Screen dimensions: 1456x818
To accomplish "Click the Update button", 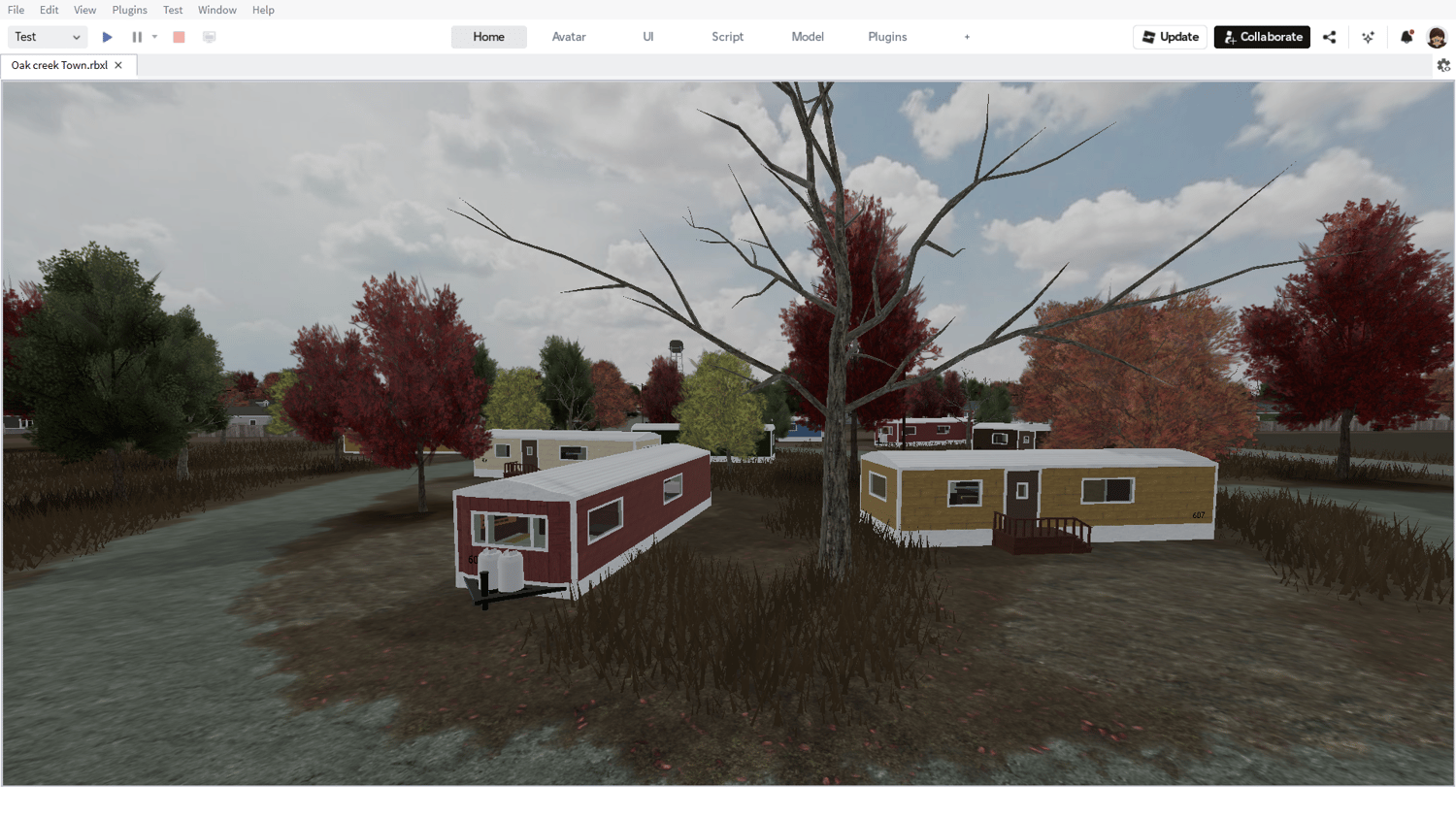I will click(1170, 36).
